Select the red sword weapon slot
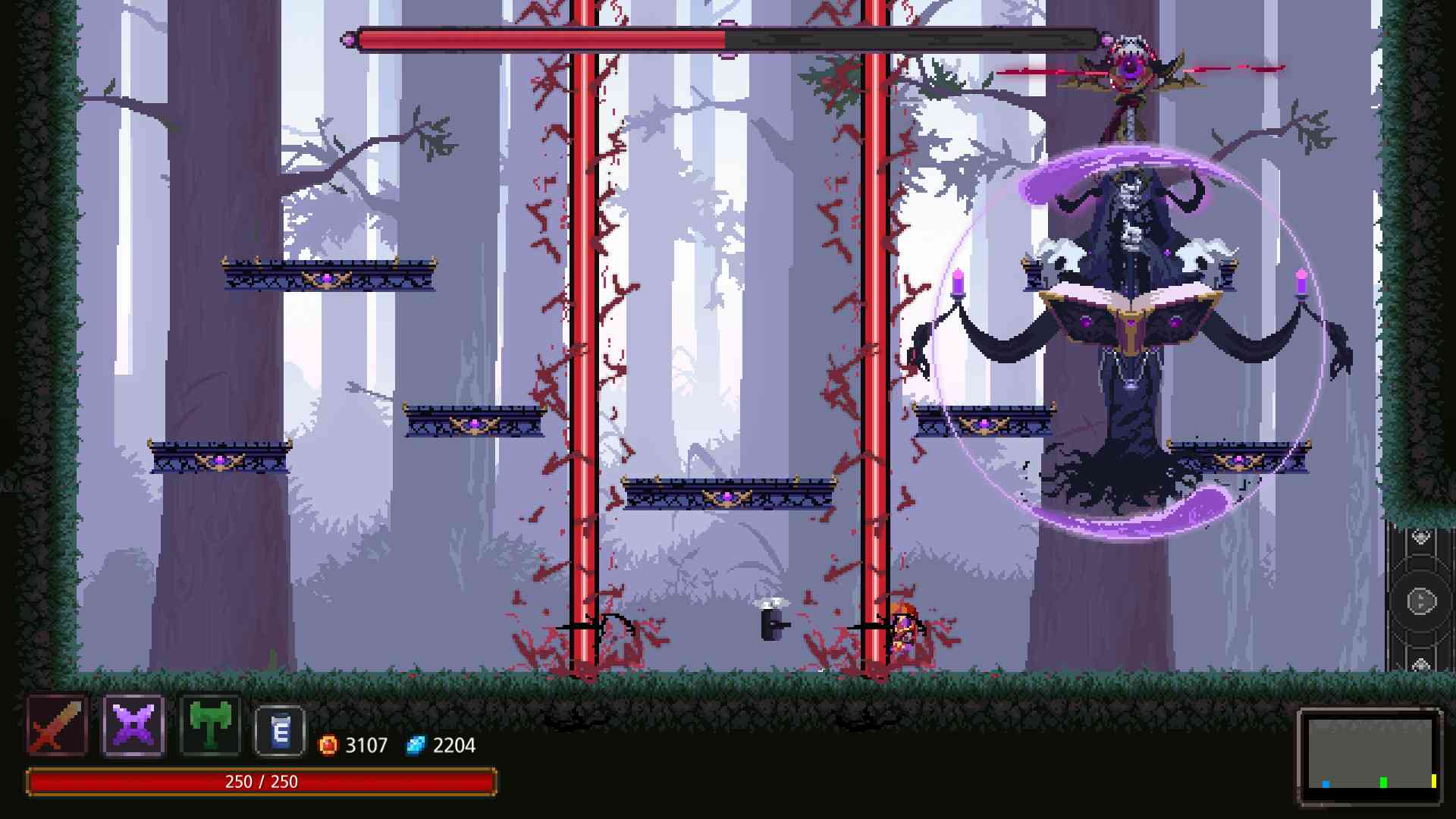This screenshot has height=819, width=1456. point(58,725)
